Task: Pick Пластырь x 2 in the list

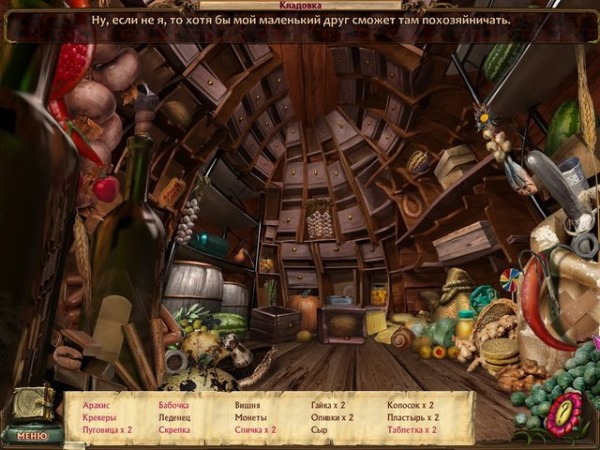Action: (413, 417)
